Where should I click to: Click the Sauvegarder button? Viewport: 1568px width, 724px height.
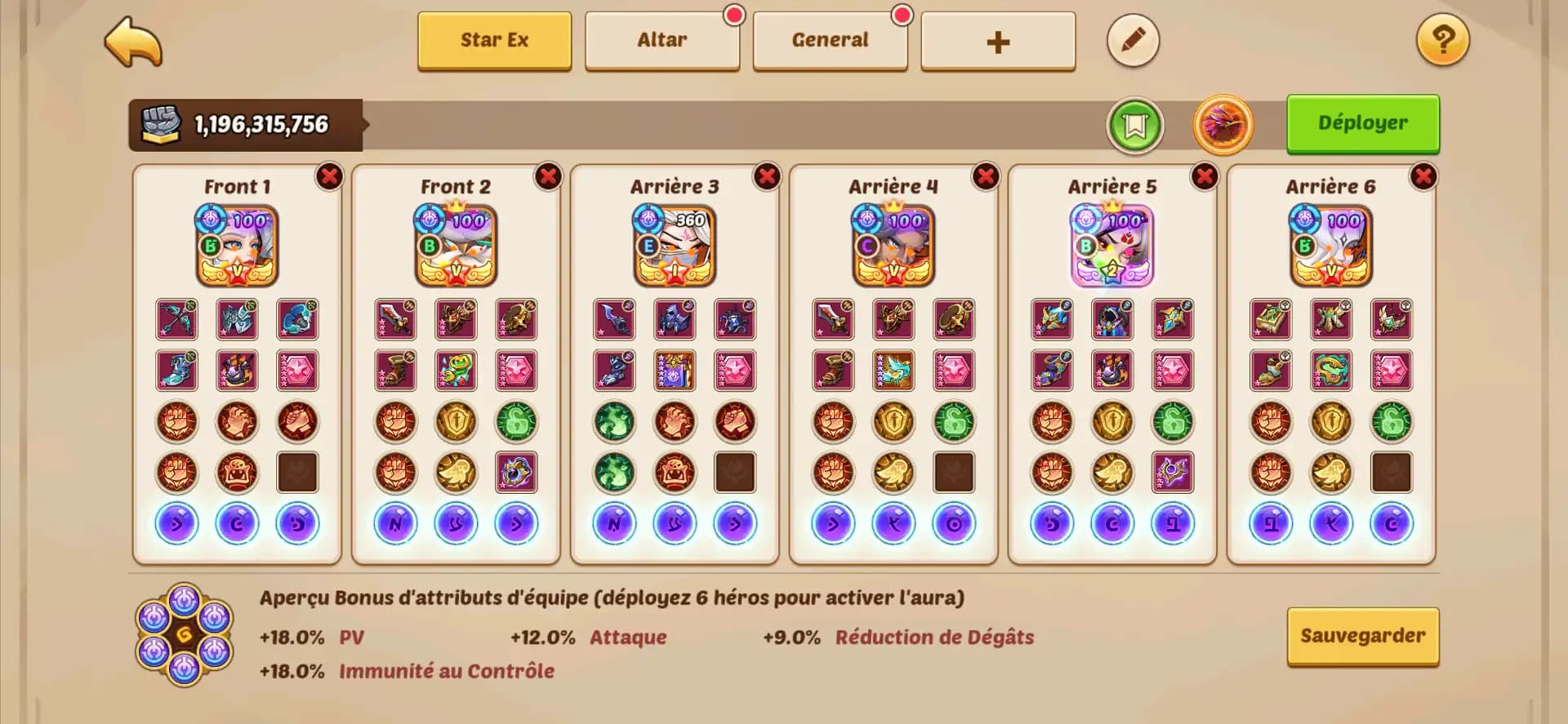[1362, 635]
